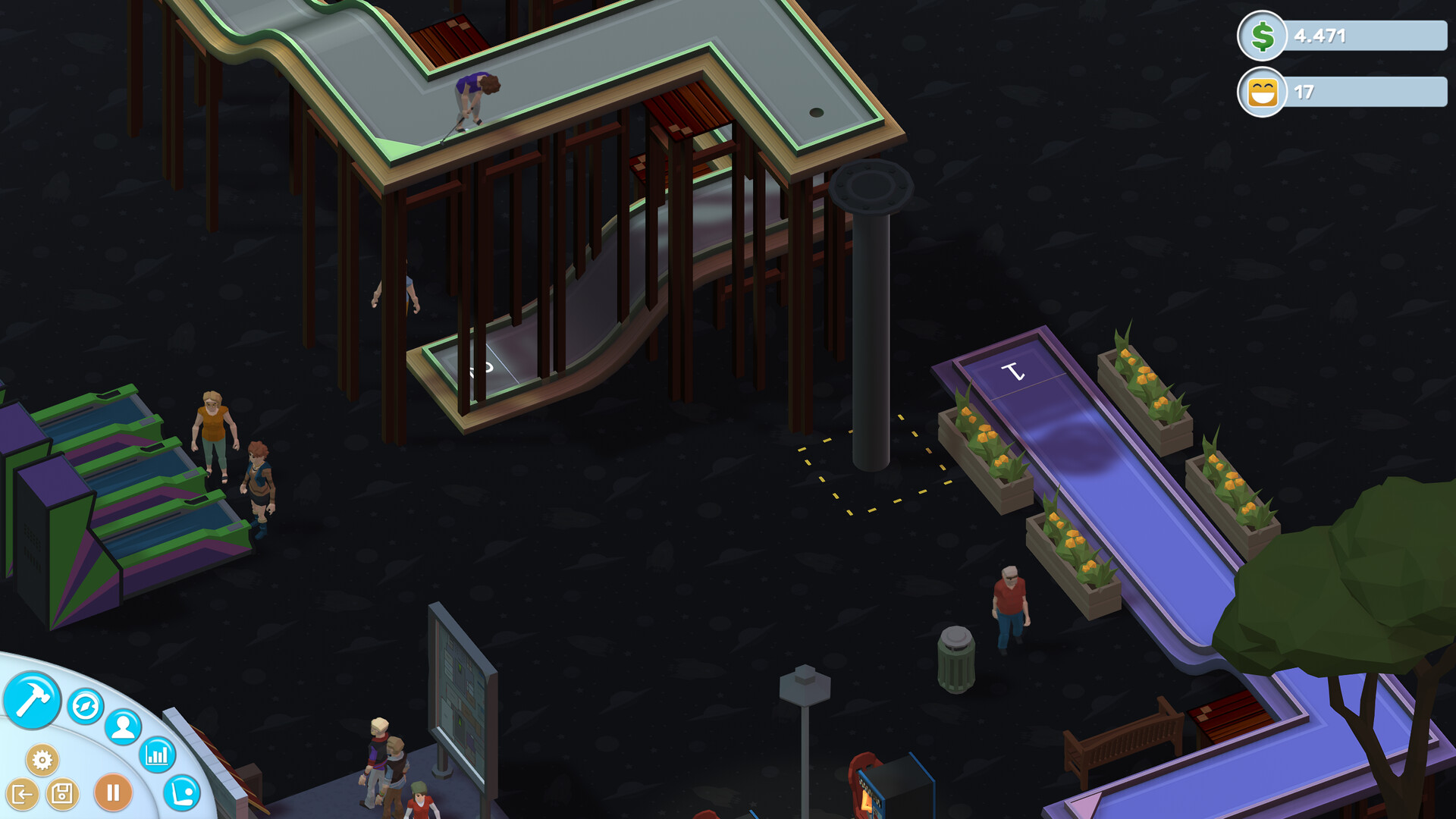Click the happiness counter showing 17
Viewport: 1456px width, 819px height.
pyautogui.click(x=1306, y=92)
